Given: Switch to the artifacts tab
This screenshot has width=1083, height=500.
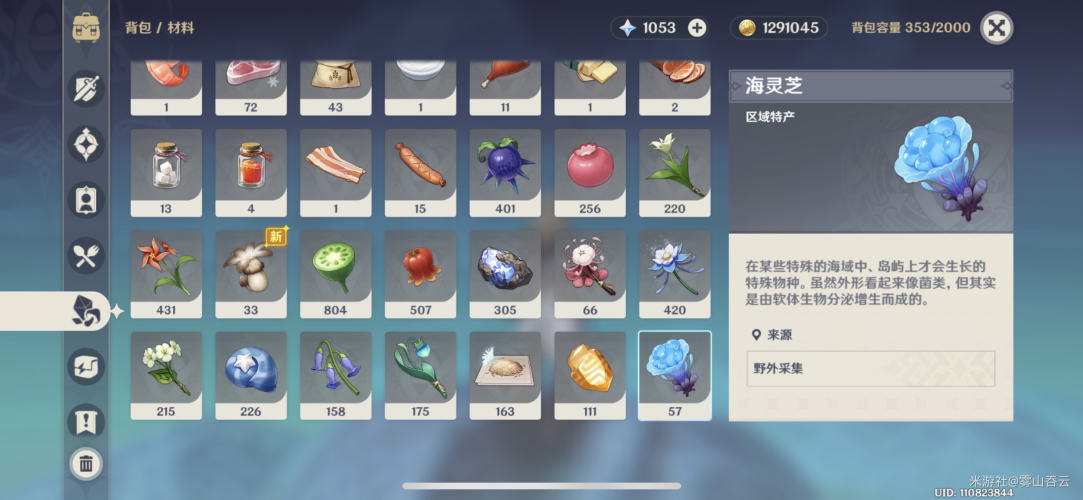Looking at the screenshot, I should point(86,144).
